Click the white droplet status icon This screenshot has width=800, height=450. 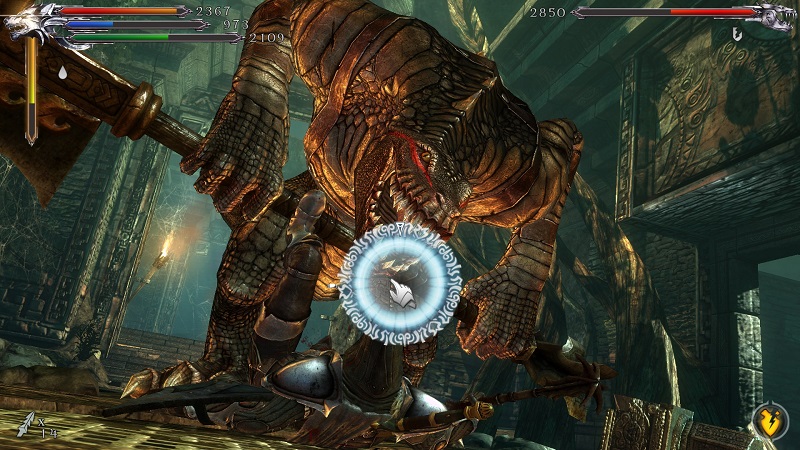[x=64, y=73]
